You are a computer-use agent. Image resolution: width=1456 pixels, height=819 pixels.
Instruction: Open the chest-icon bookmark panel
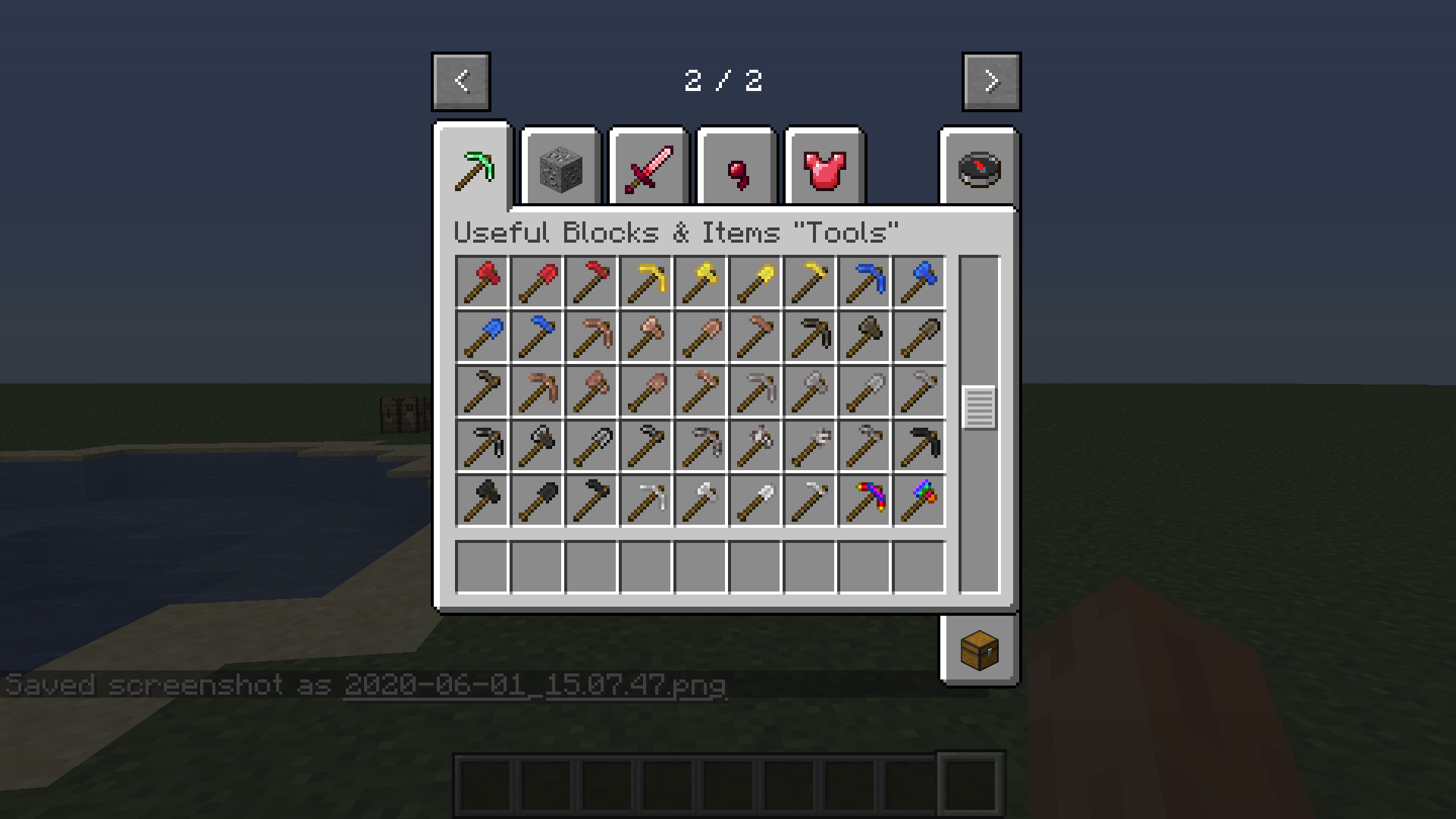(x=979, y=649)
